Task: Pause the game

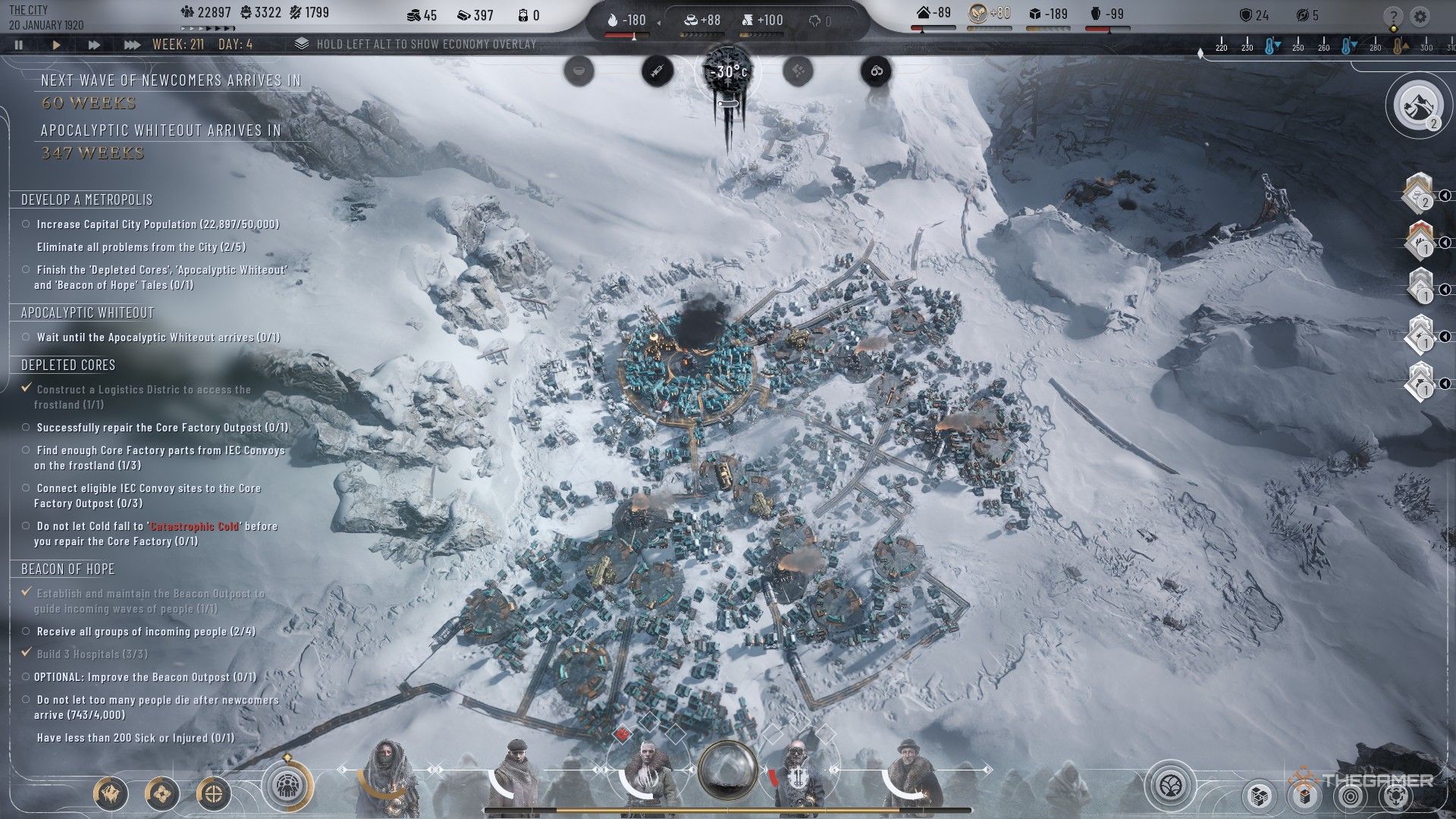Action: click(18, 45)
